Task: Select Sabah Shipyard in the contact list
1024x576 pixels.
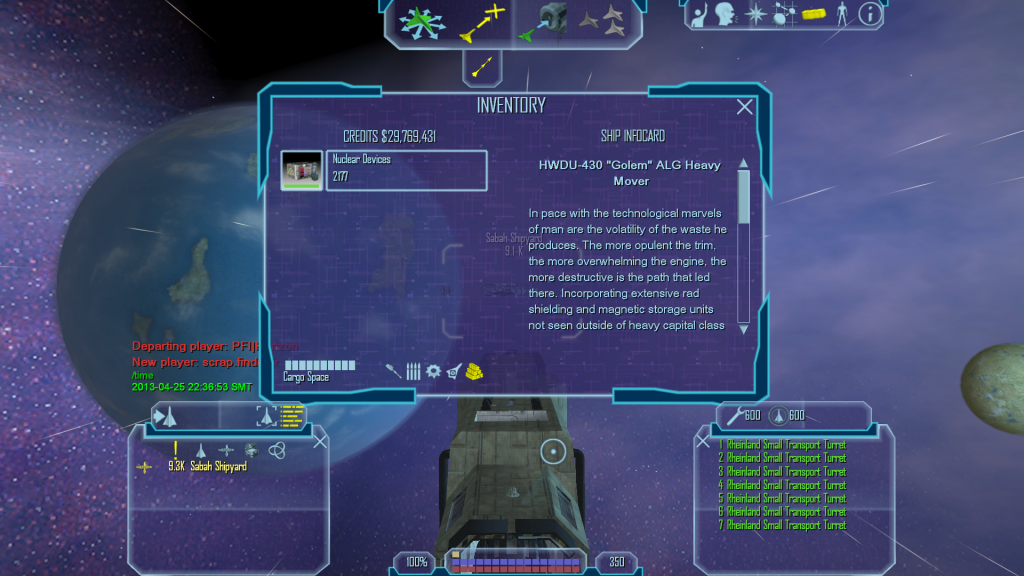Action: (218, 466)
